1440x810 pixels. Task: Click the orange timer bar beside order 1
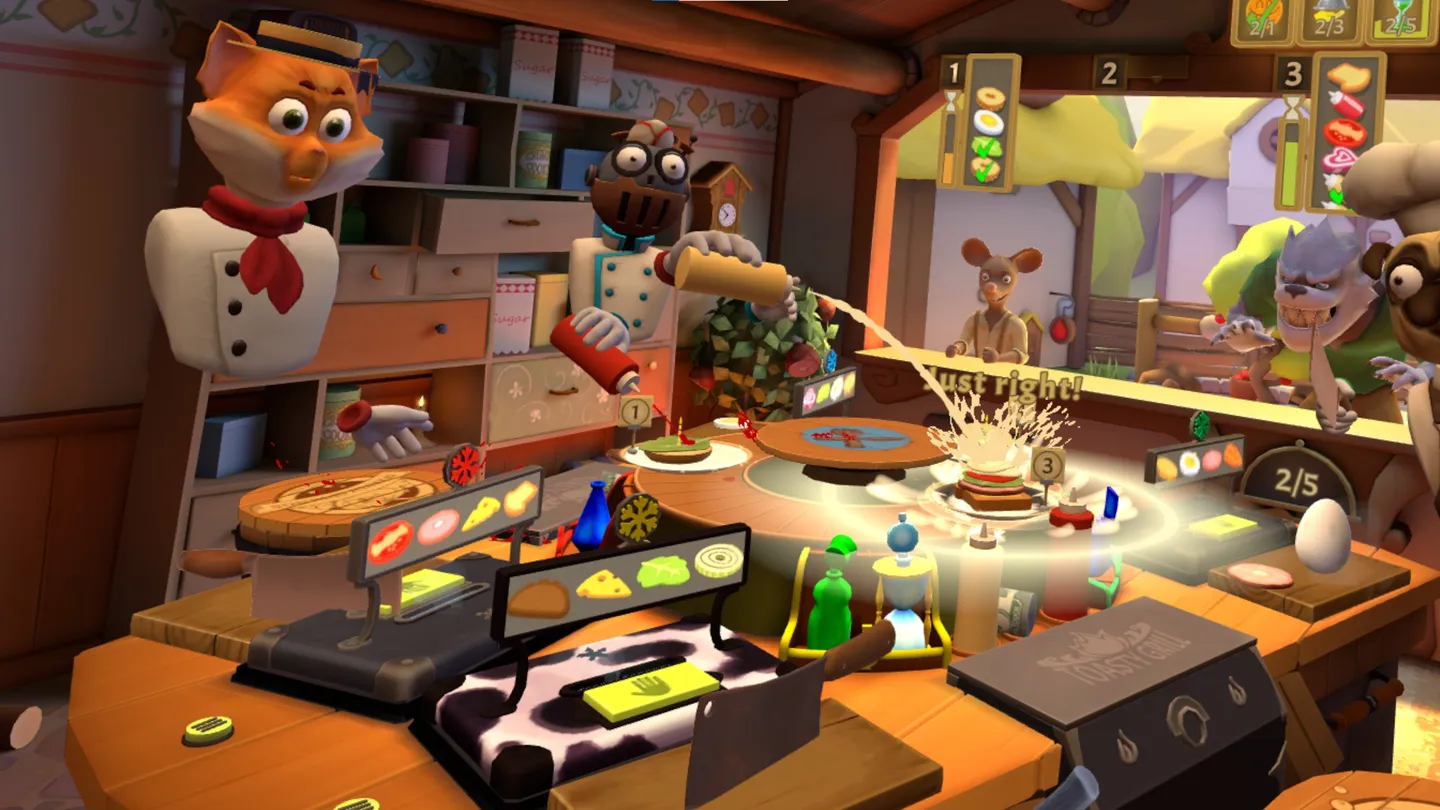pos(948,167)
